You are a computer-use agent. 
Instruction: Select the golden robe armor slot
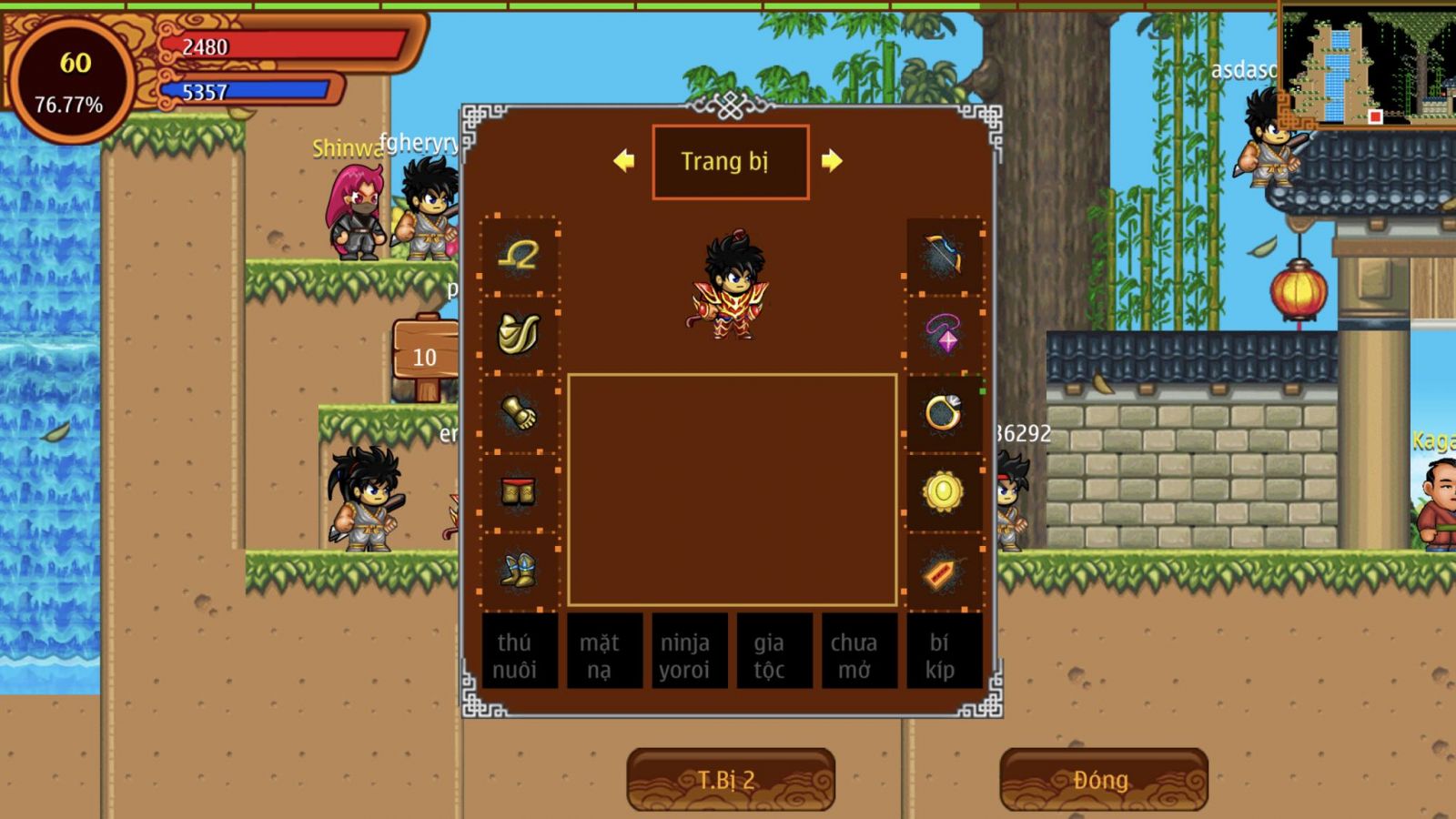point(519,334)
